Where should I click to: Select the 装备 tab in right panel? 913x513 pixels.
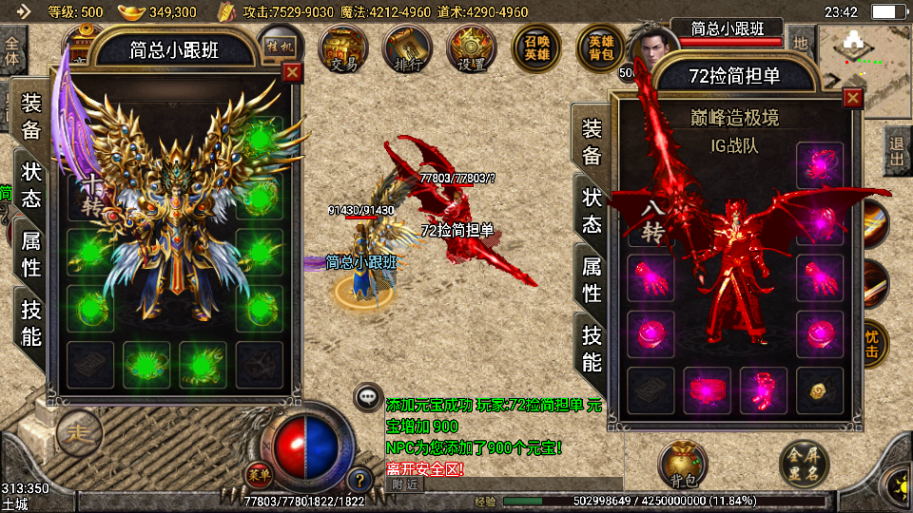pyautogui.click(x=592, y=142)
